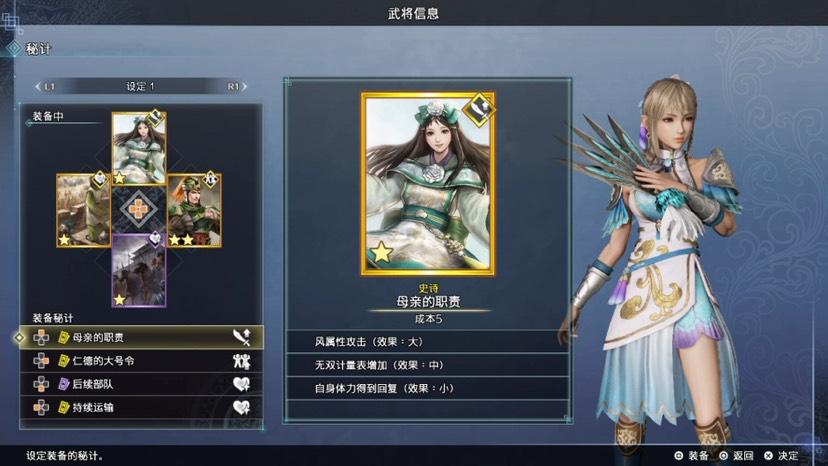Choose the 仁德的大号令 list entry
Image resolution: width=828 pixels, height=466 pixels.
click(x=141, y=360)
